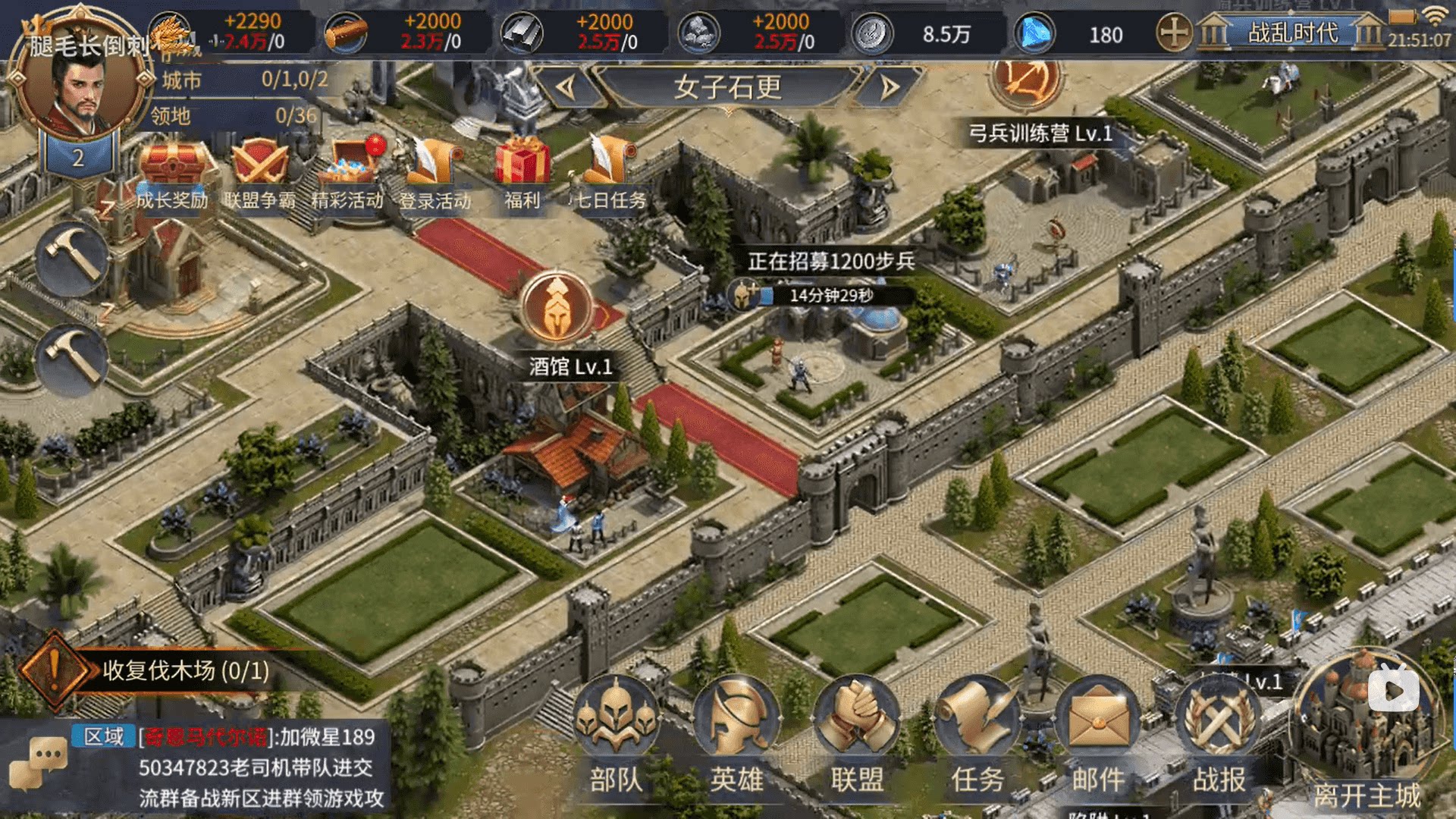Open the 福利 gift box benefits

tap(522, 173)
